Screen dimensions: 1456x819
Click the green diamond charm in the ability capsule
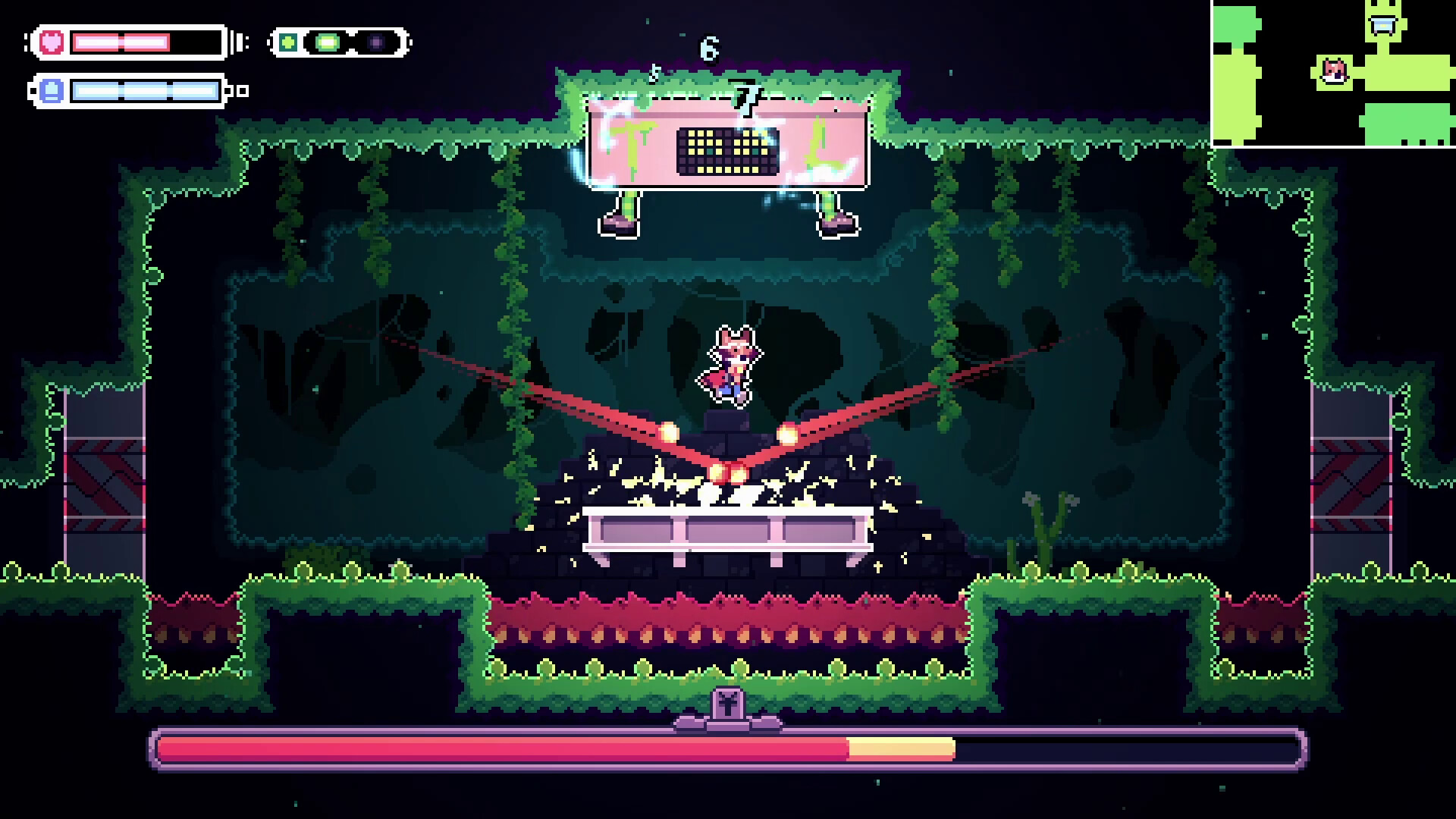[x=288, y=44]
